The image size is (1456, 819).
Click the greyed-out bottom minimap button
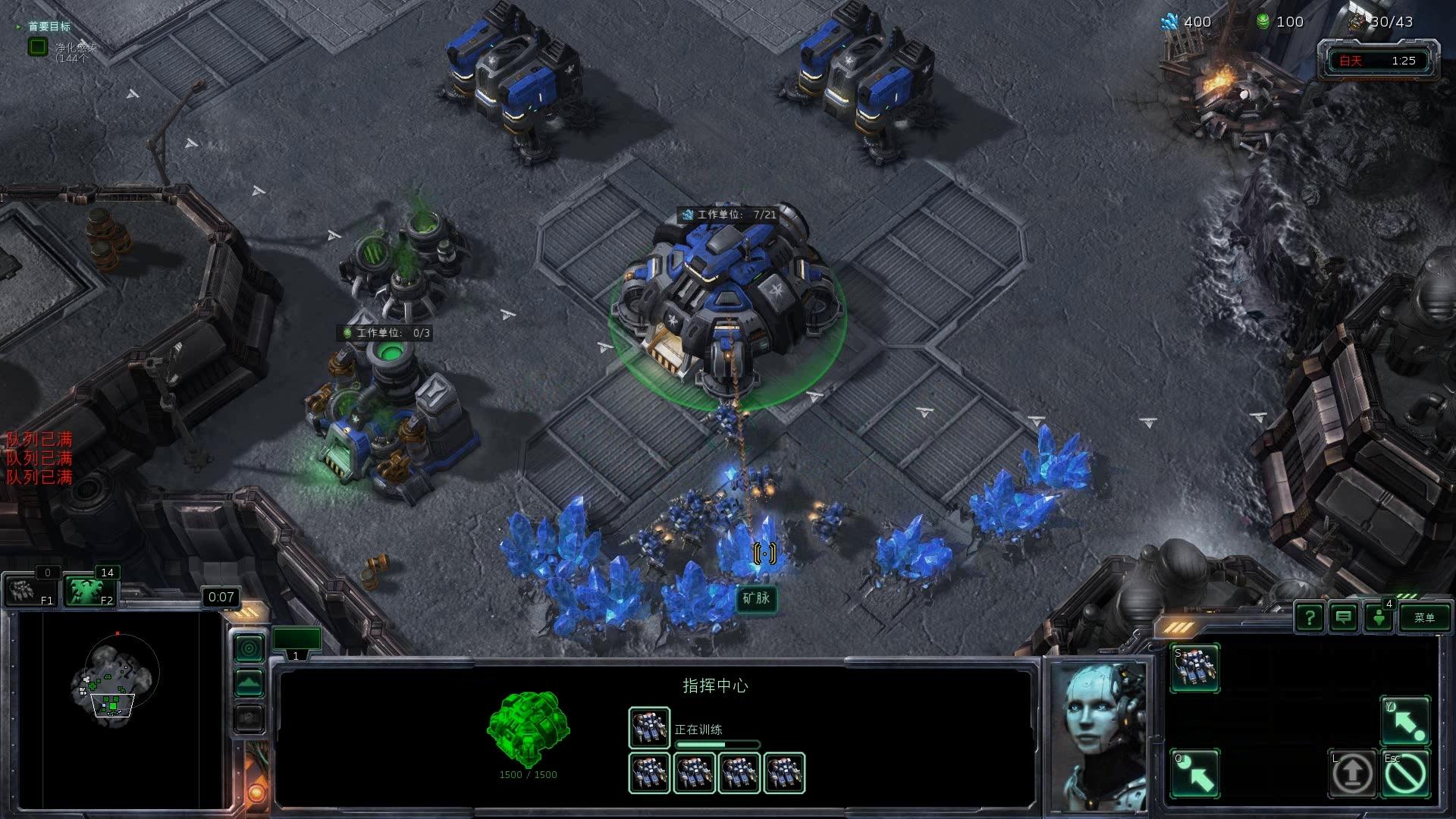249,718
